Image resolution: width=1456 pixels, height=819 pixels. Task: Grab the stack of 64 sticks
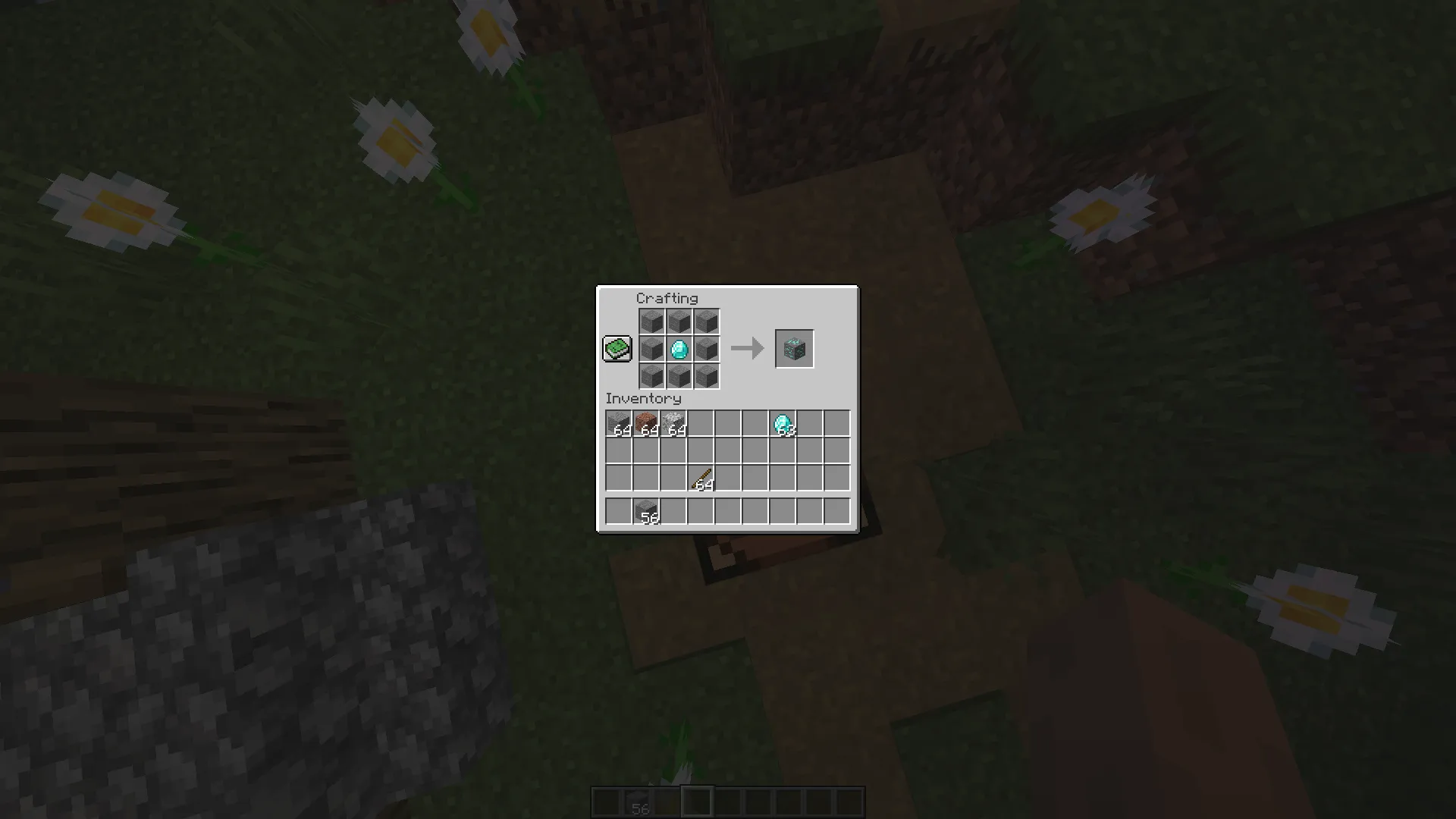point(700,478)
